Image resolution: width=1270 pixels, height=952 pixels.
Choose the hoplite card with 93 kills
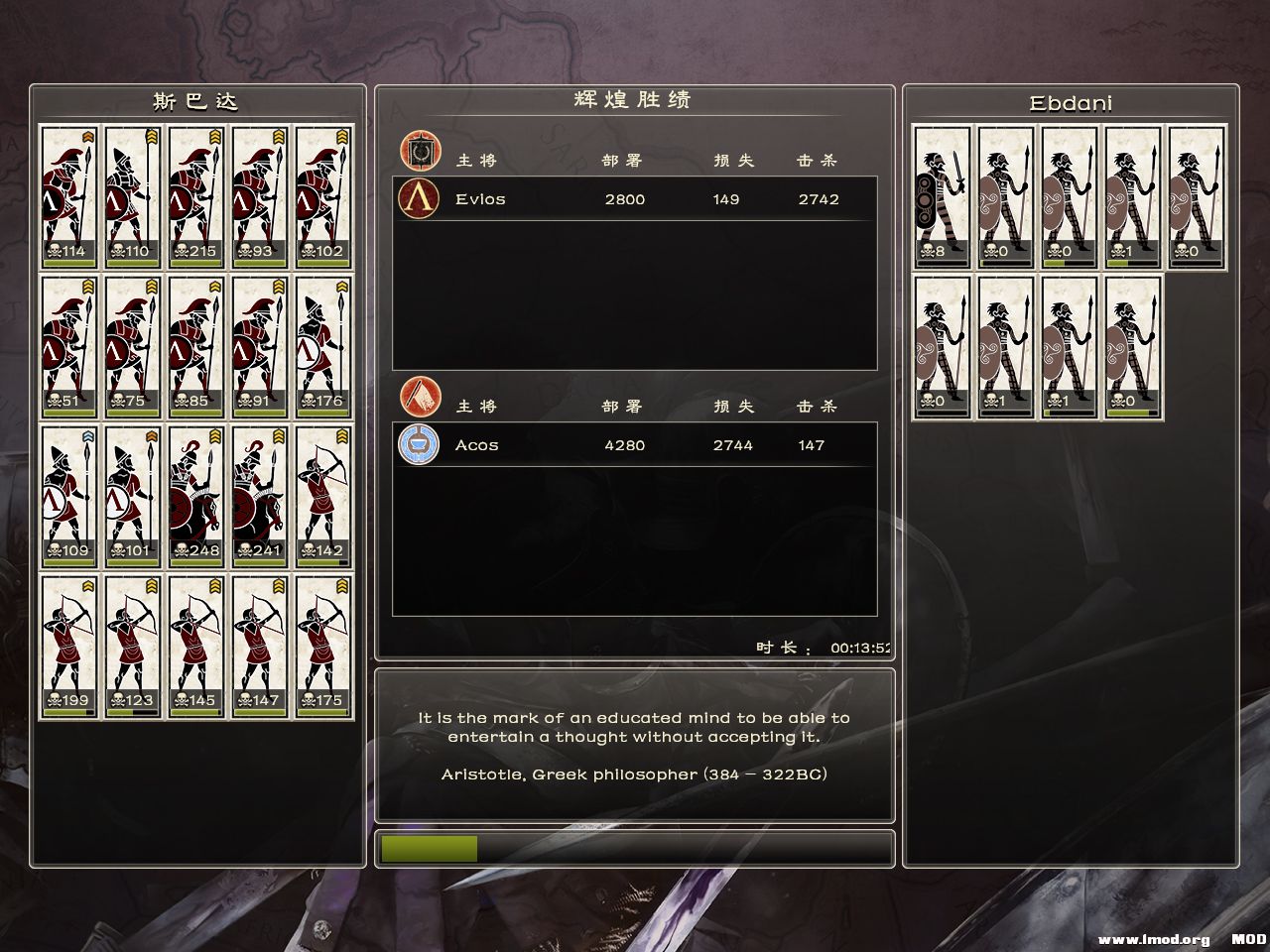(x=260, y=196)
